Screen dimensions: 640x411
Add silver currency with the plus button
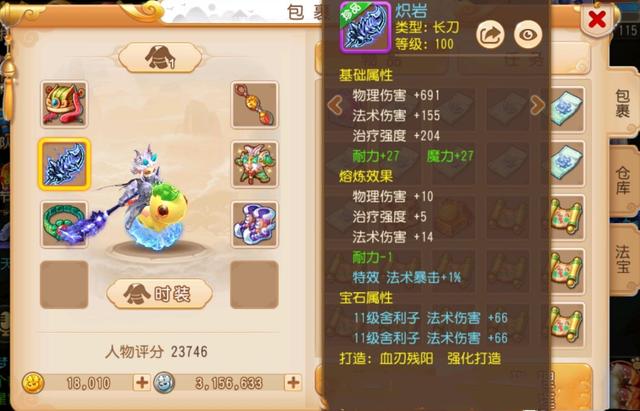pyautogui.click(x=292, y=382)
